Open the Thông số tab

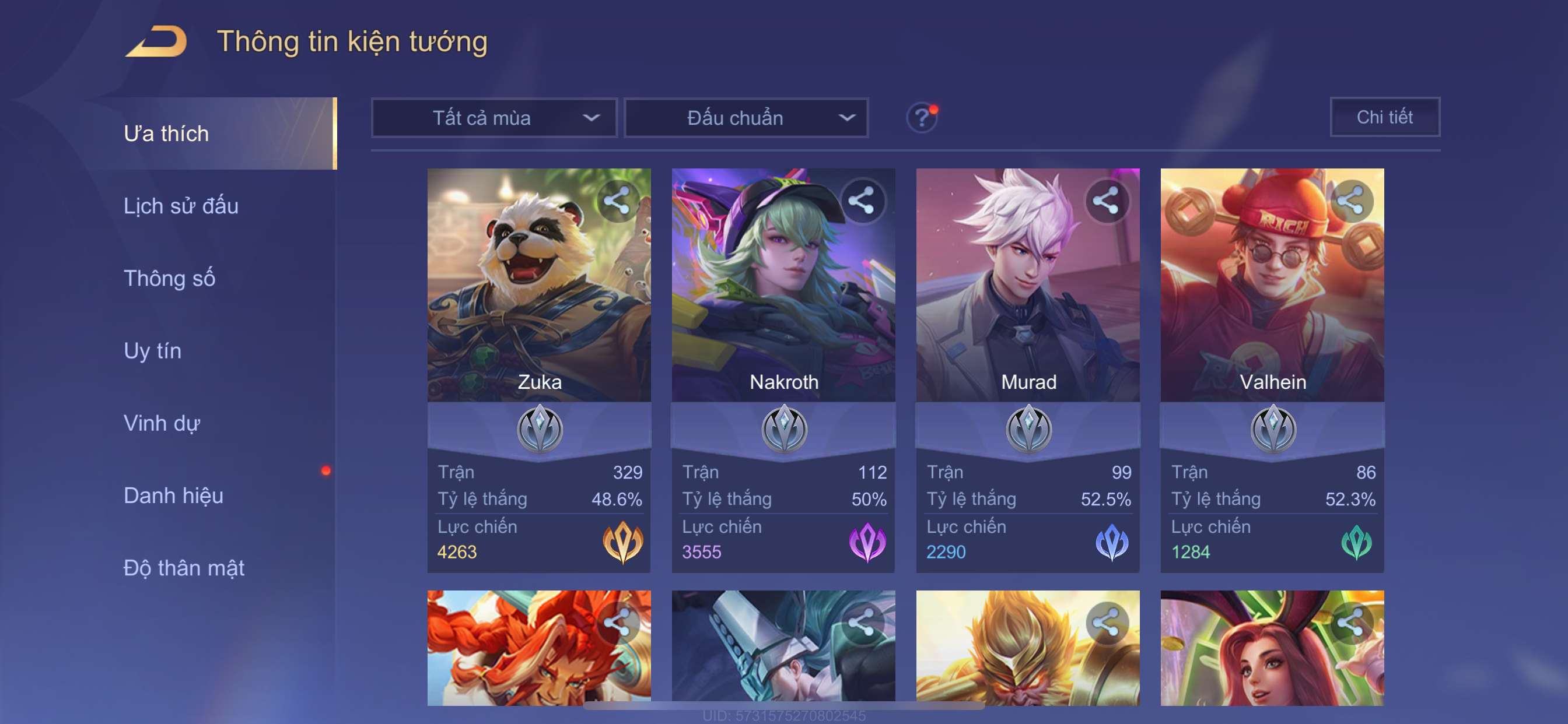pyautogui.click(x=169, y=278)
